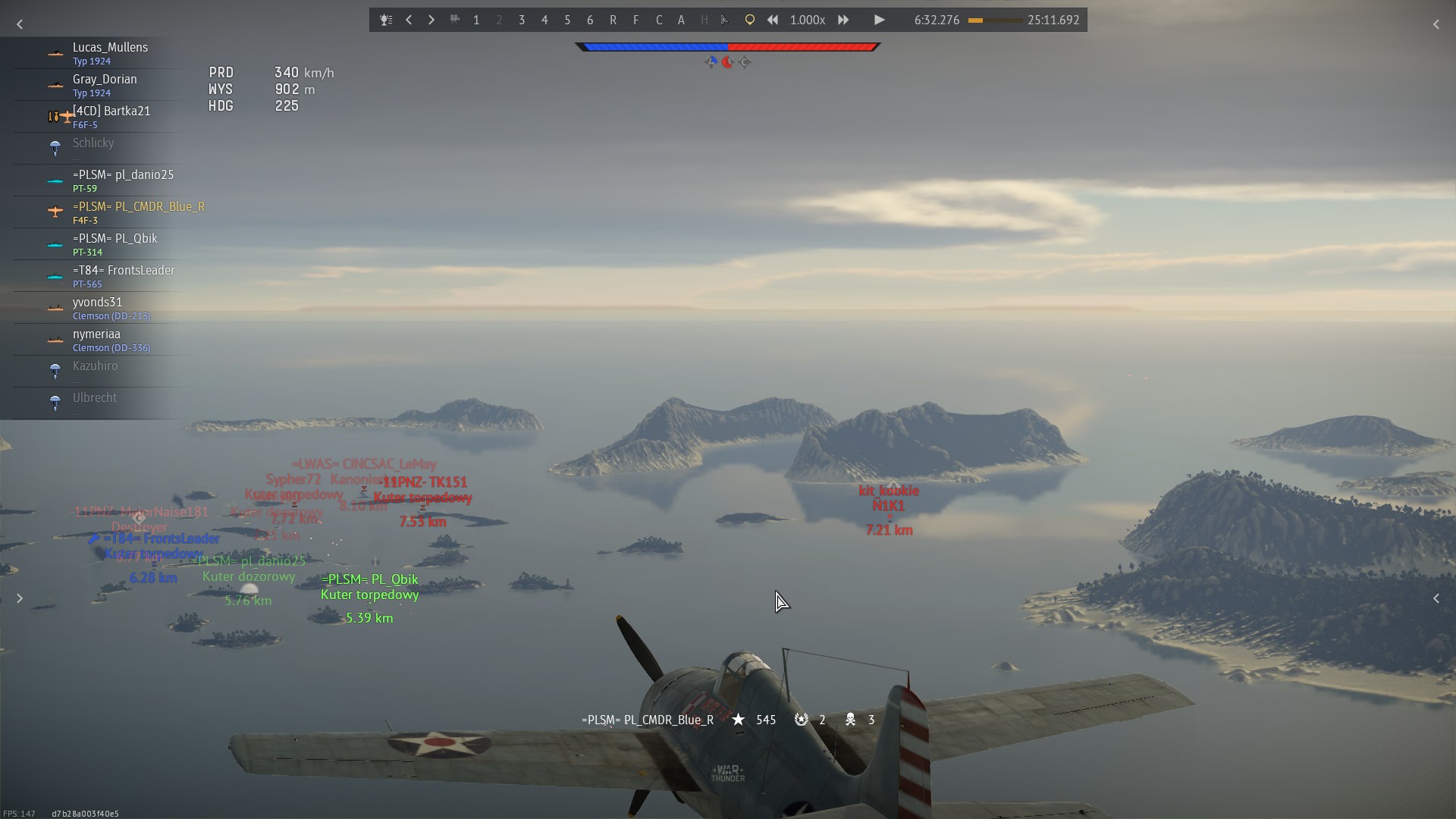Select =T84= FrontsLeader in PT-565
This screenshot has height=819, width=1456.
point(124,276)
